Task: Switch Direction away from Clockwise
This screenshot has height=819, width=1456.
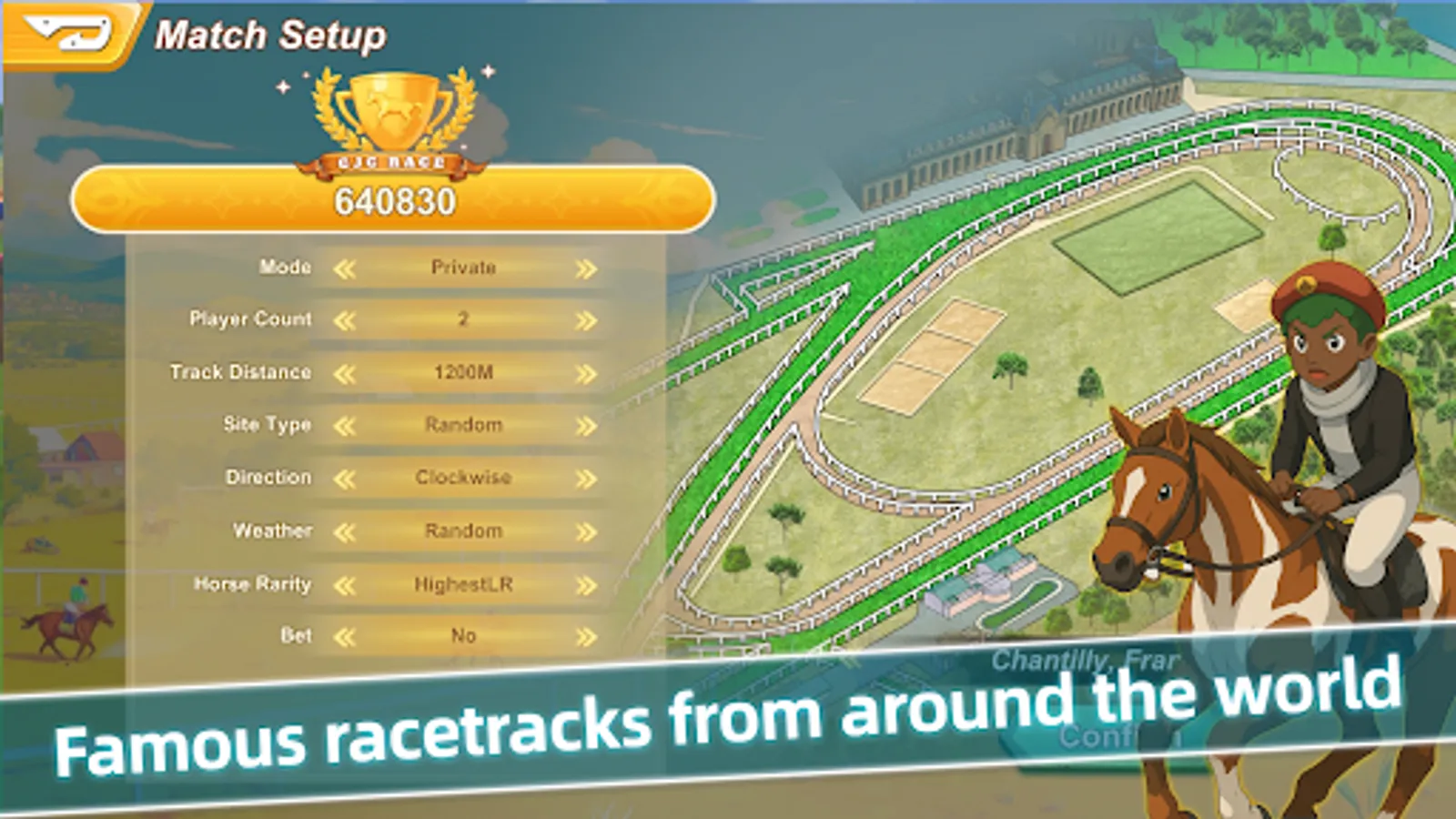Action: click(x=585, y=477)
